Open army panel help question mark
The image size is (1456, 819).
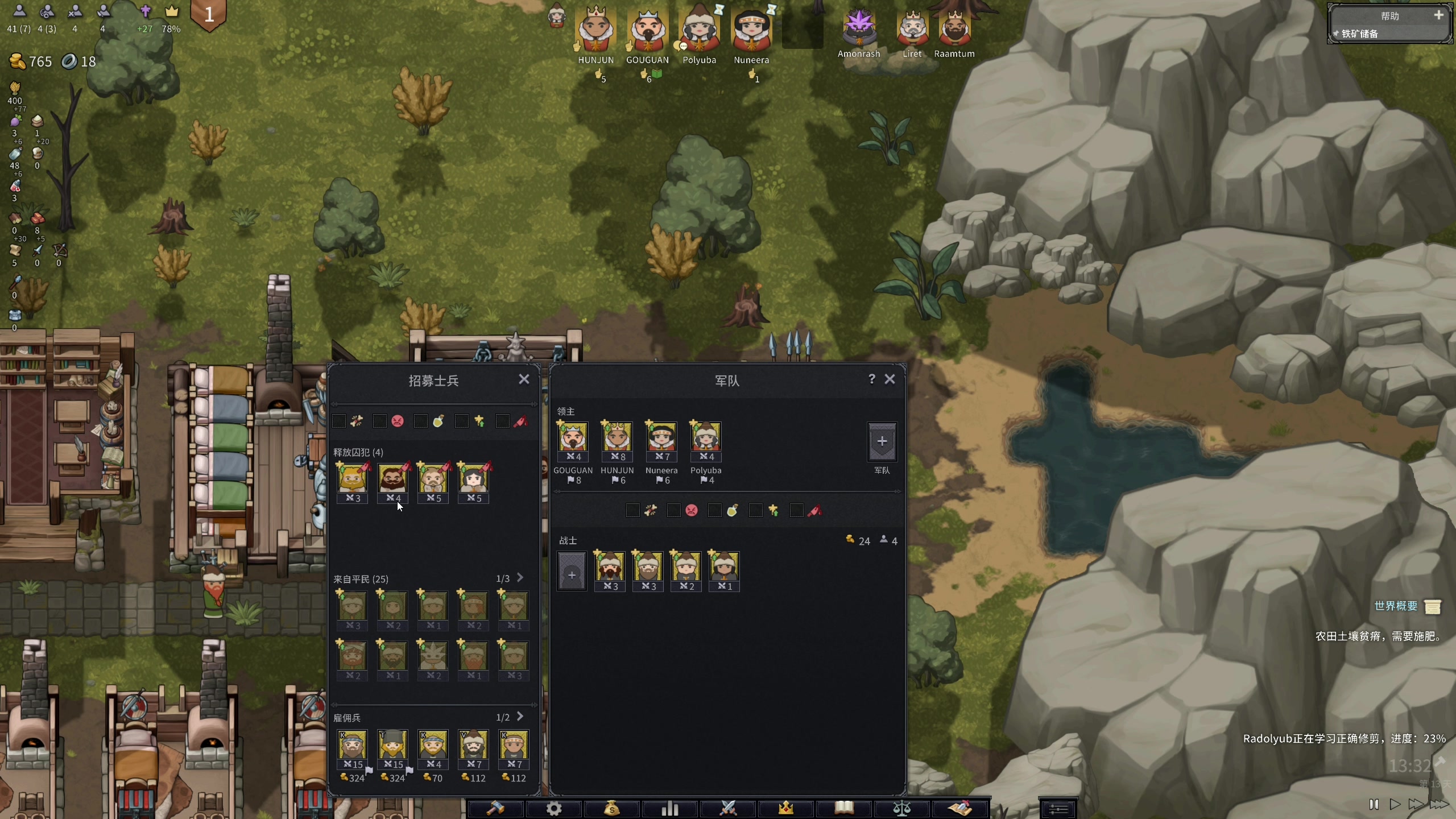point(871,379)
